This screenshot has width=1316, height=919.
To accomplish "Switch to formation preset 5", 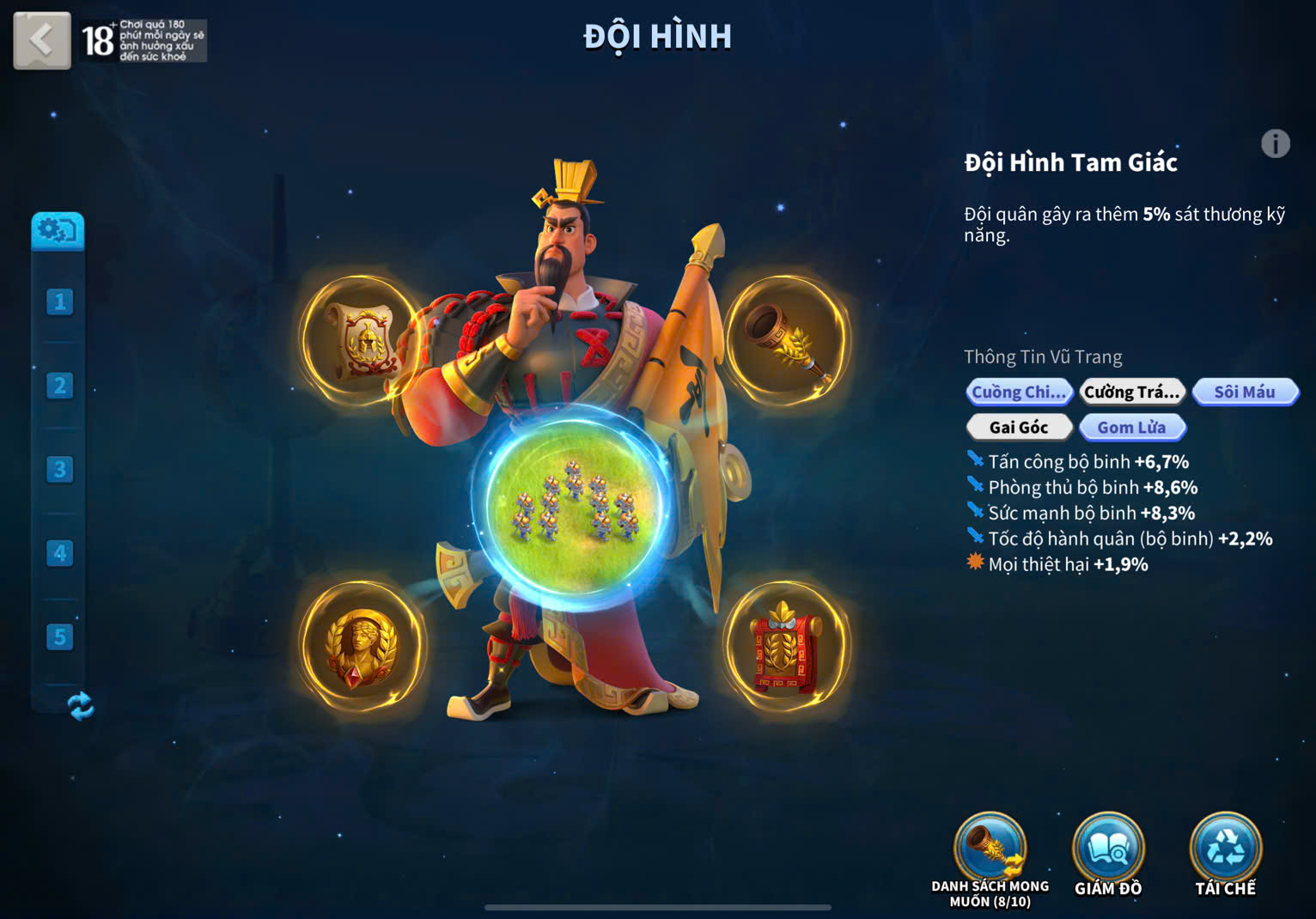I will 59,636.
